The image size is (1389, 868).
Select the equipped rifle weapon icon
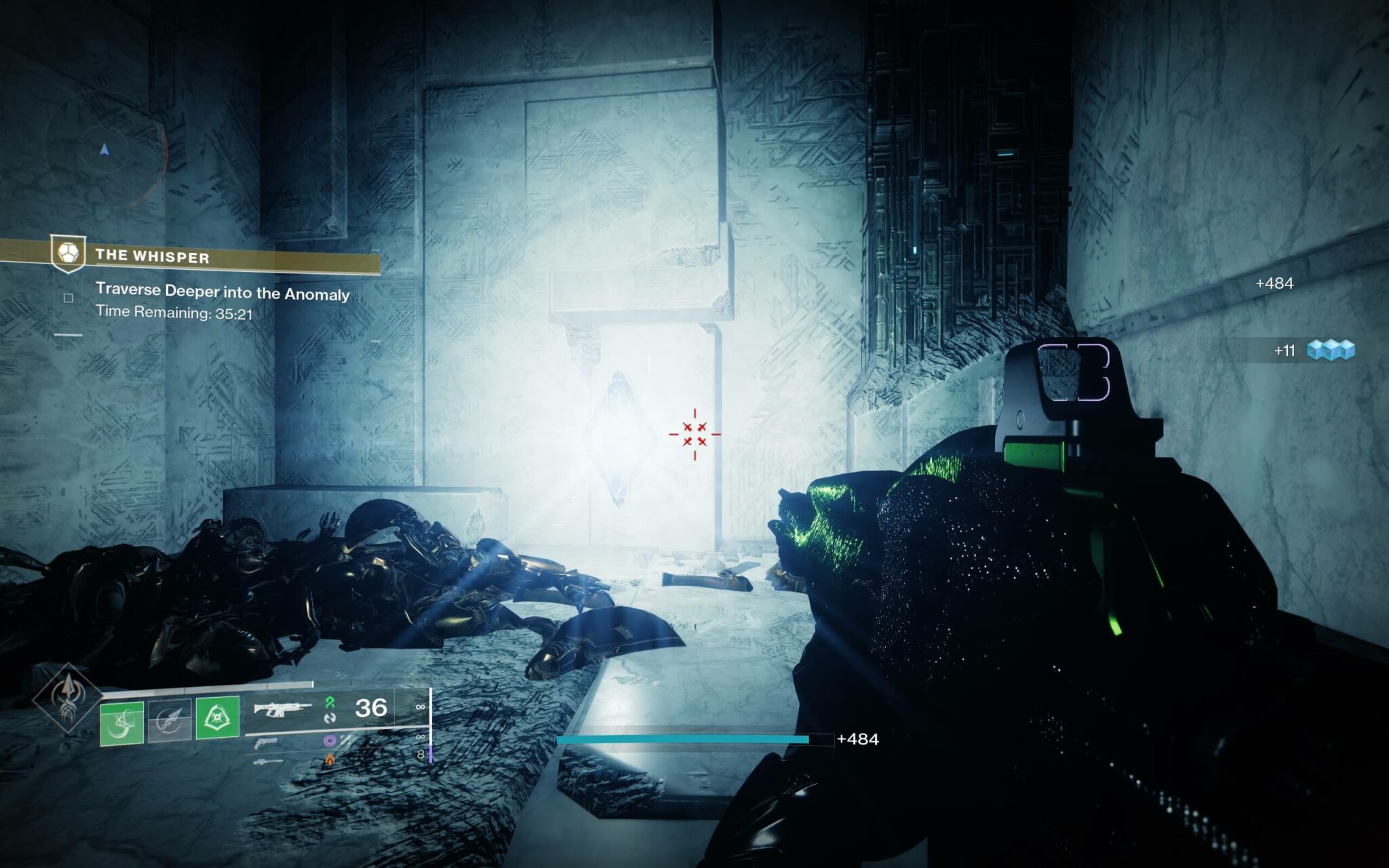[x=281, y=710]
